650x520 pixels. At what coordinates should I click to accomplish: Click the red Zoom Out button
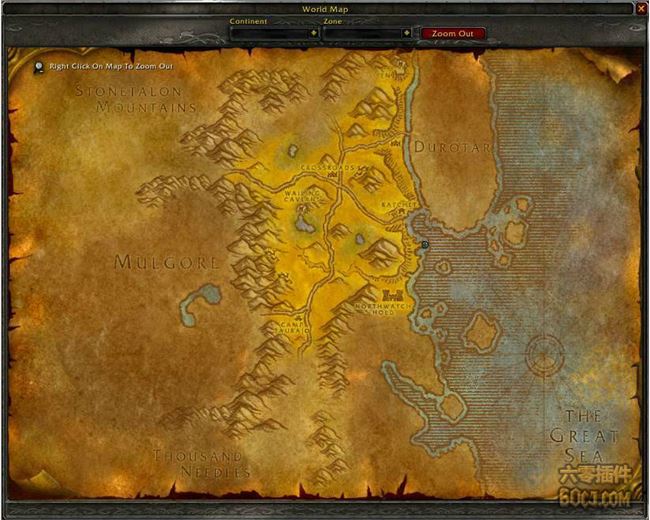click(453, 33)
